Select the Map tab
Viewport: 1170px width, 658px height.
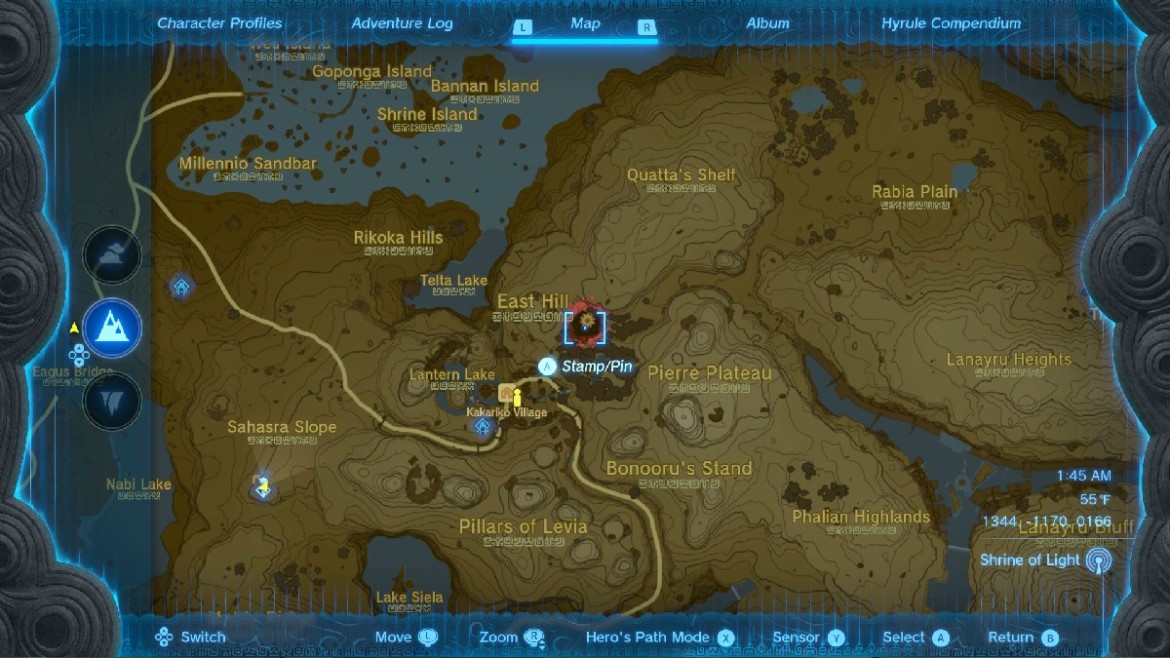(585, 23)
